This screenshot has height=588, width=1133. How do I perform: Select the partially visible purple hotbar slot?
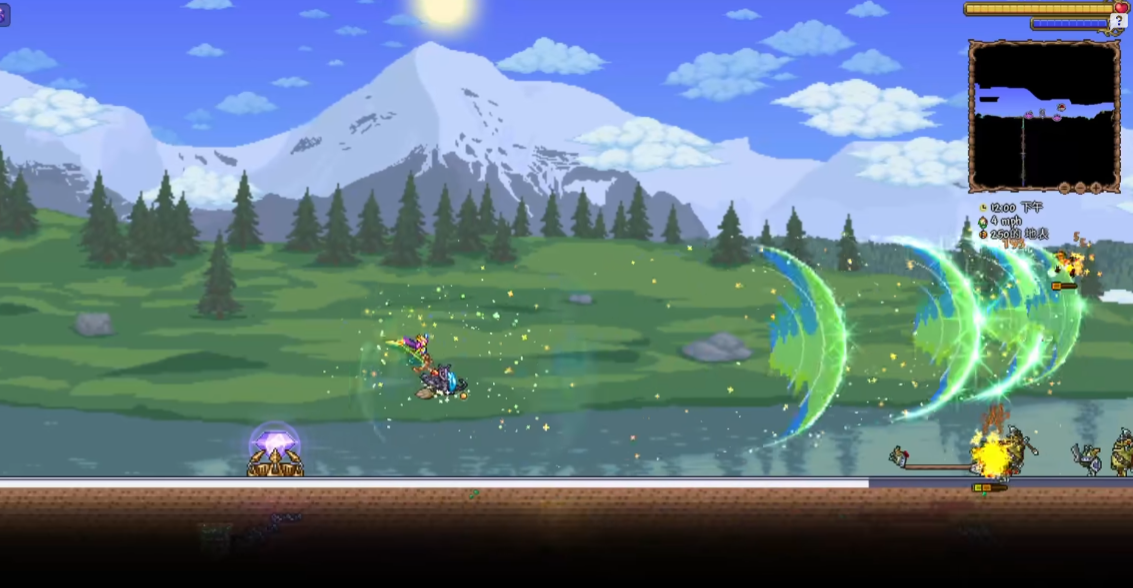pyautogui.click(x=4, y=15)
